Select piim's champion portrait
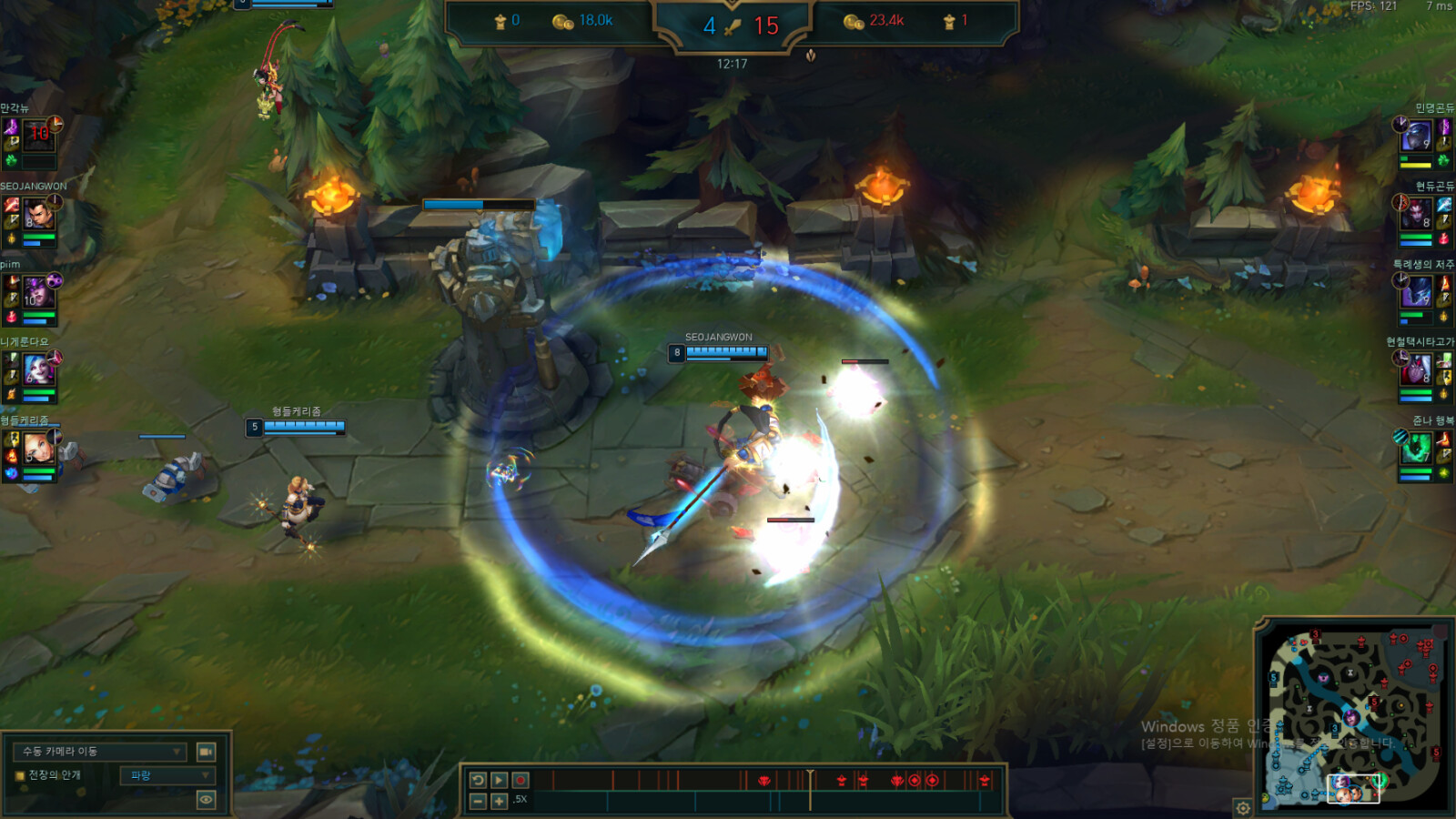 point(38,293)
